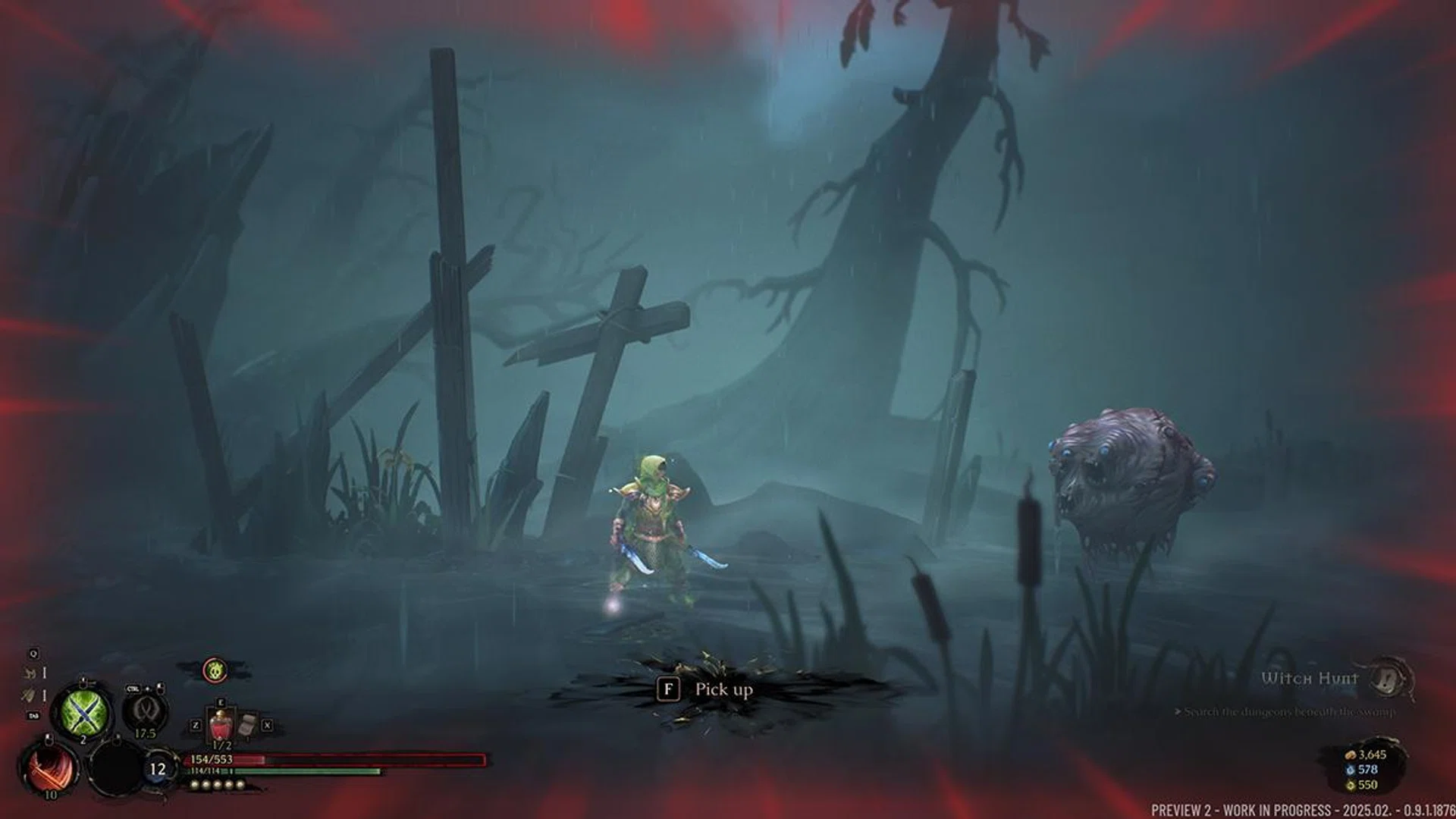This screenshot has width=1456, height=819.
Task: Select the Z consumable slot
Action: (x=196, y=725)
